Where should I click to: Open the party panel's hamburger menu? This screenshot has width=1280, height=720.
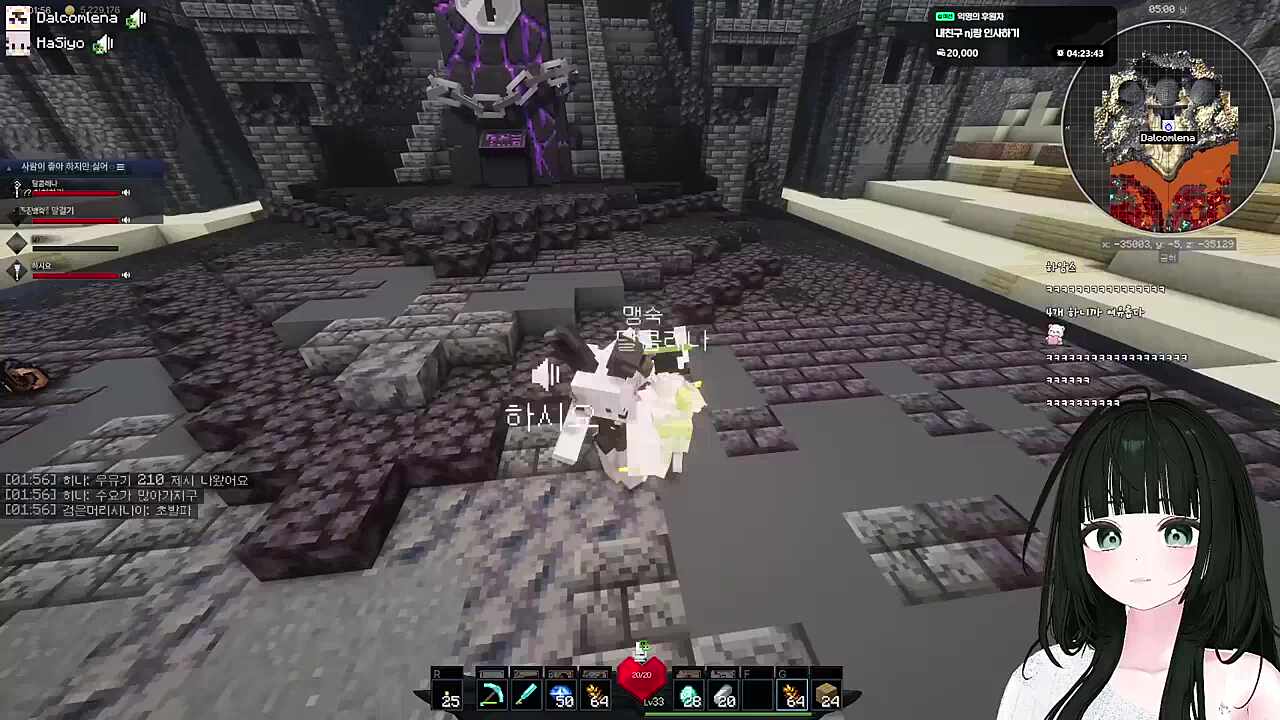(x=120, y=167)
